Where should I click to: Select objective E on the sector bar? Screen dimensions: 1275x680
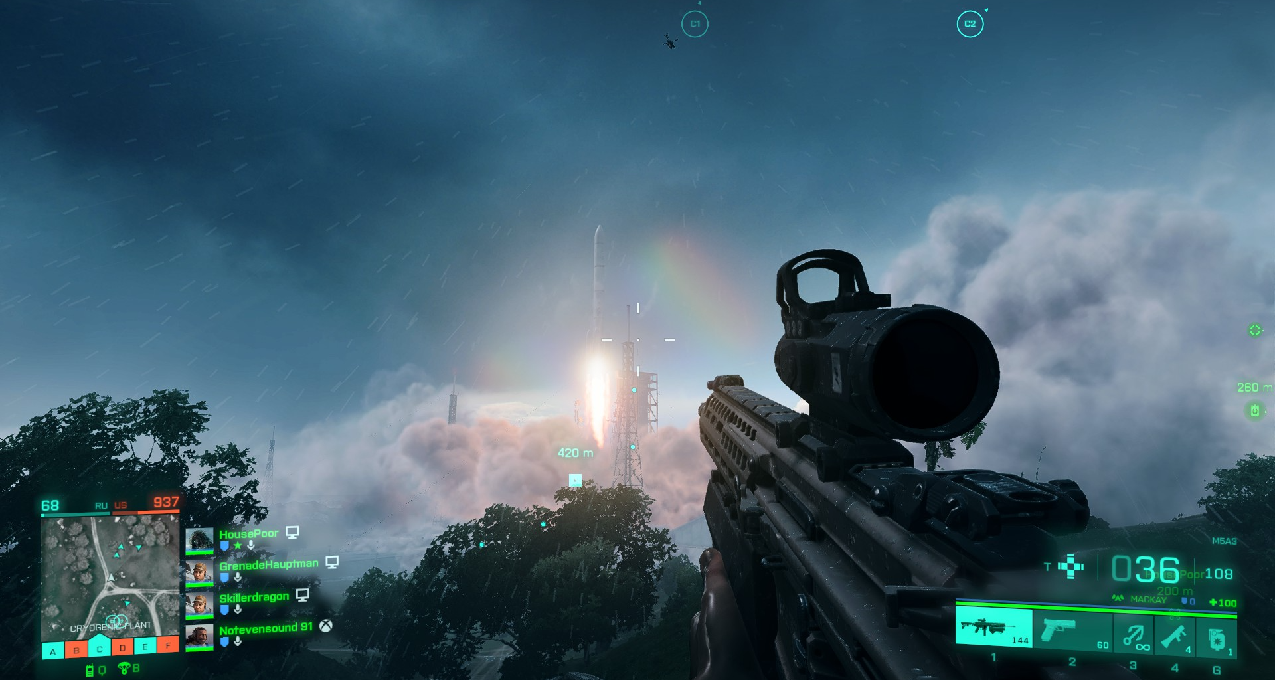(145, 649)
